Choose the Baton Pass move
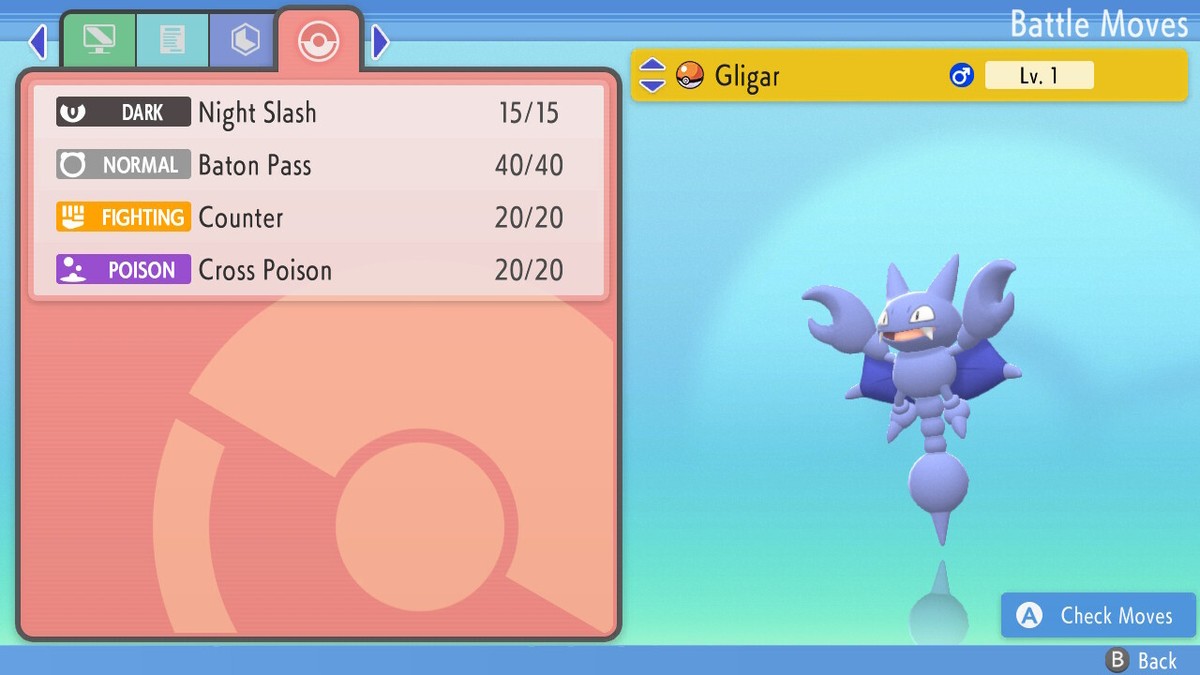Image resolution: width=1200 pixels, height=675 pixels. 318,165
